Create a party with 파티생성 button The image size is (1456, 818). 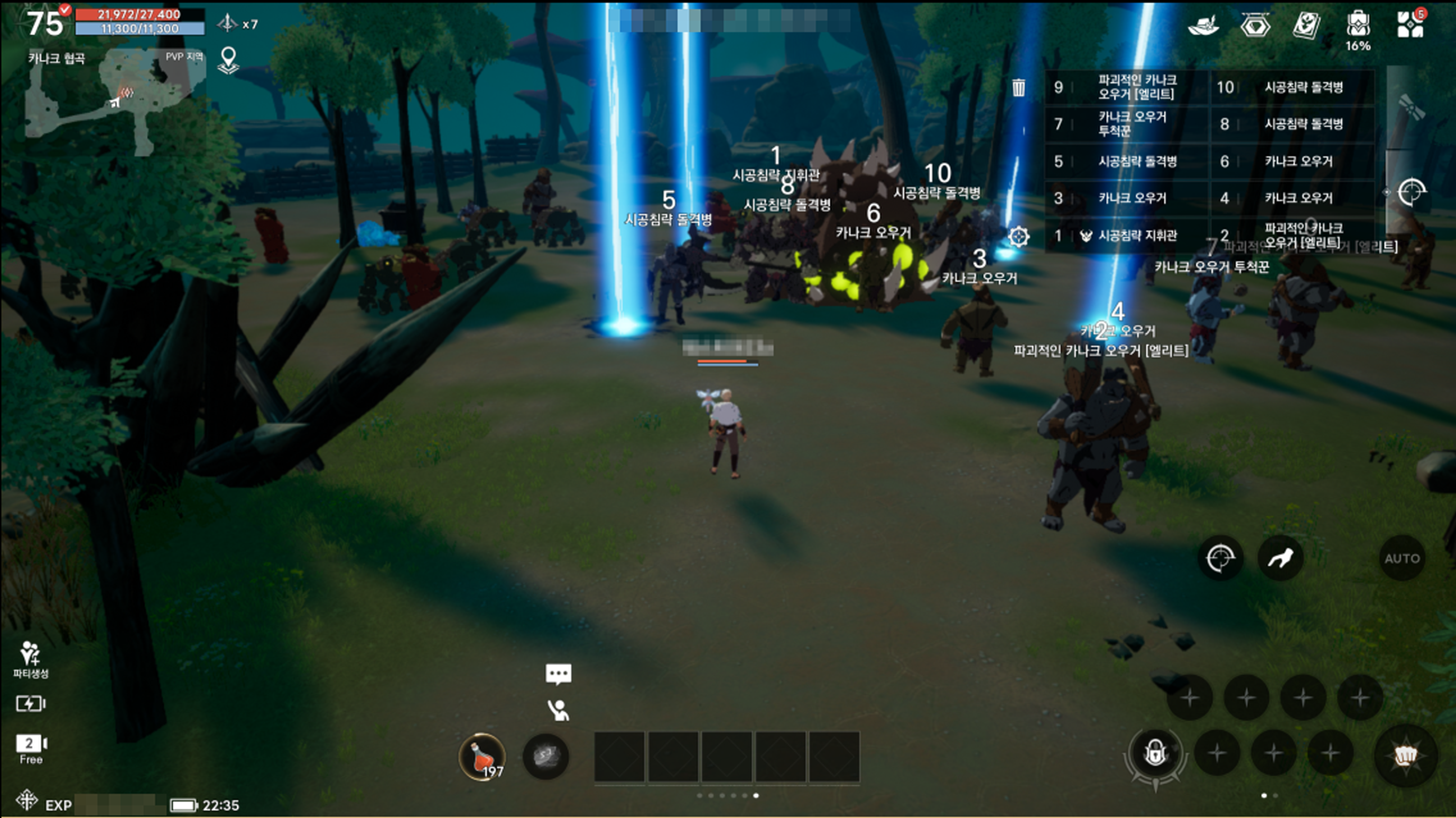31,659
